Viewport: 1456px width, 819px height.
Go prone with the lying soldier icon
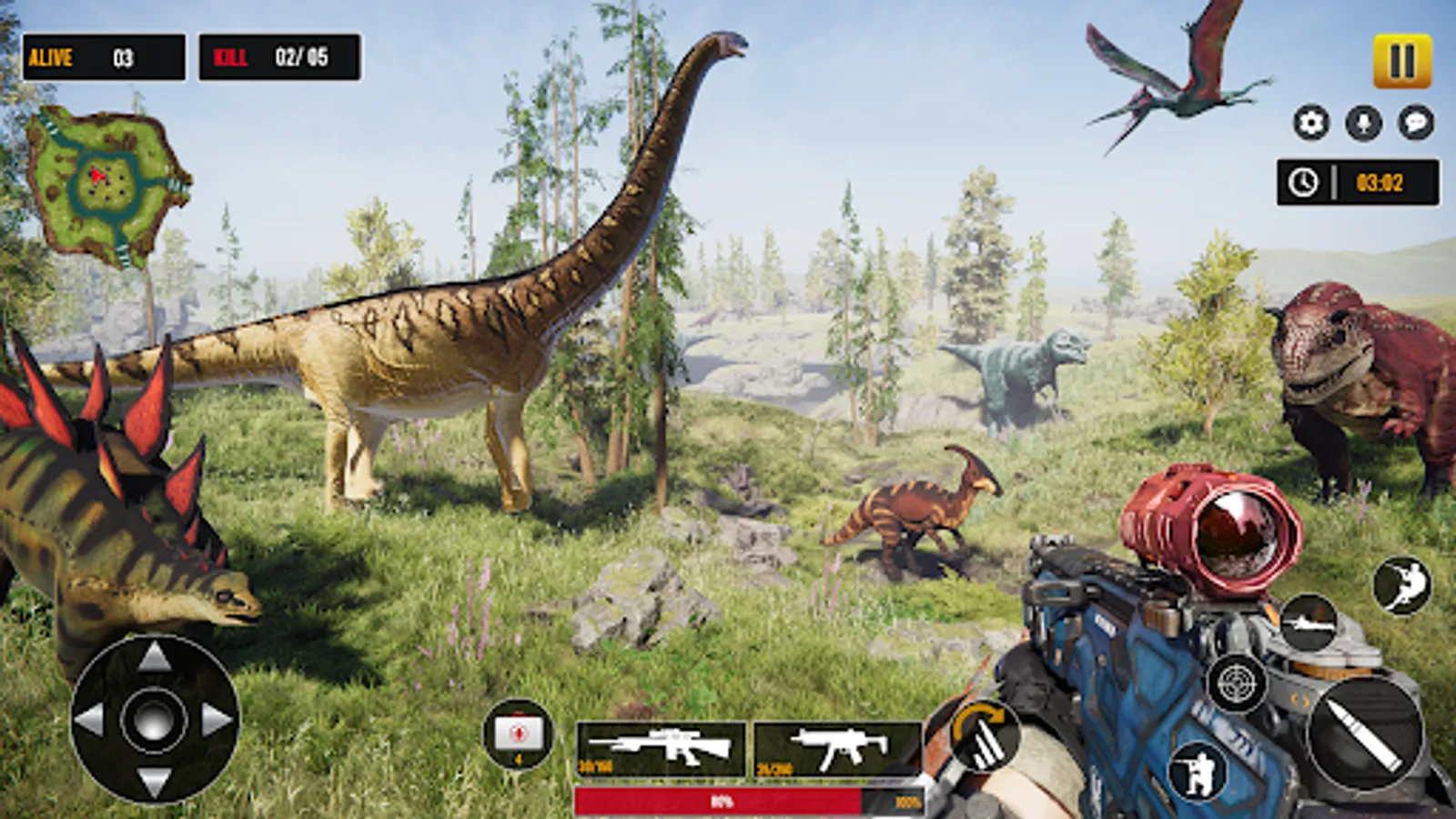click(x=1309, y=622)
